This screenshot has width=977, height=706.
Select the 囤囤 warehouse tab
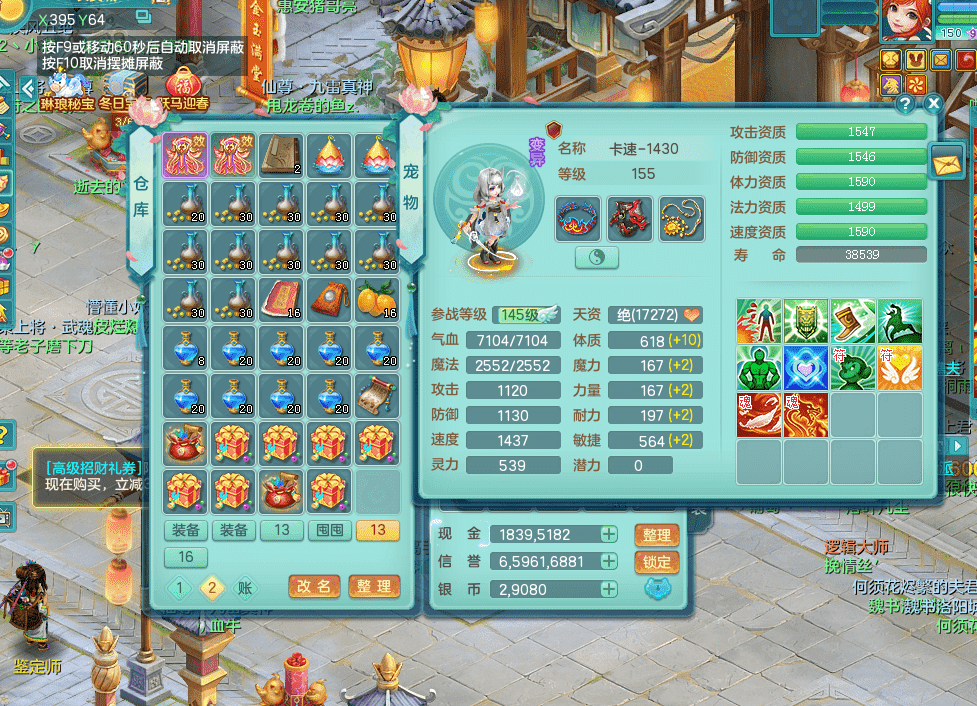tap(330, 530)
